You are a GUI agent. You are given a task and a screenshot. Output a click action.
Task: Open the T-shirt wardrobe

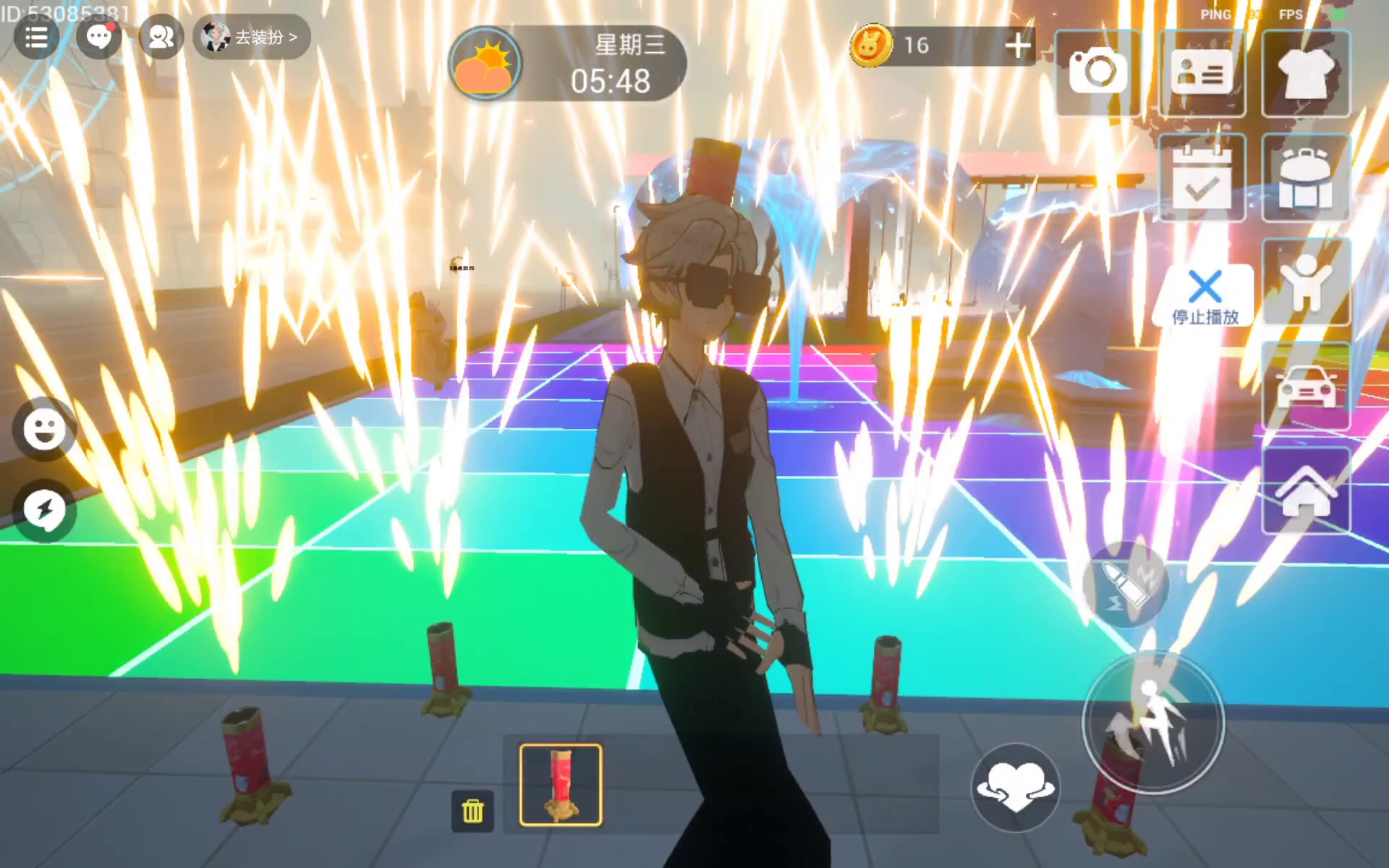point(1306,72)
